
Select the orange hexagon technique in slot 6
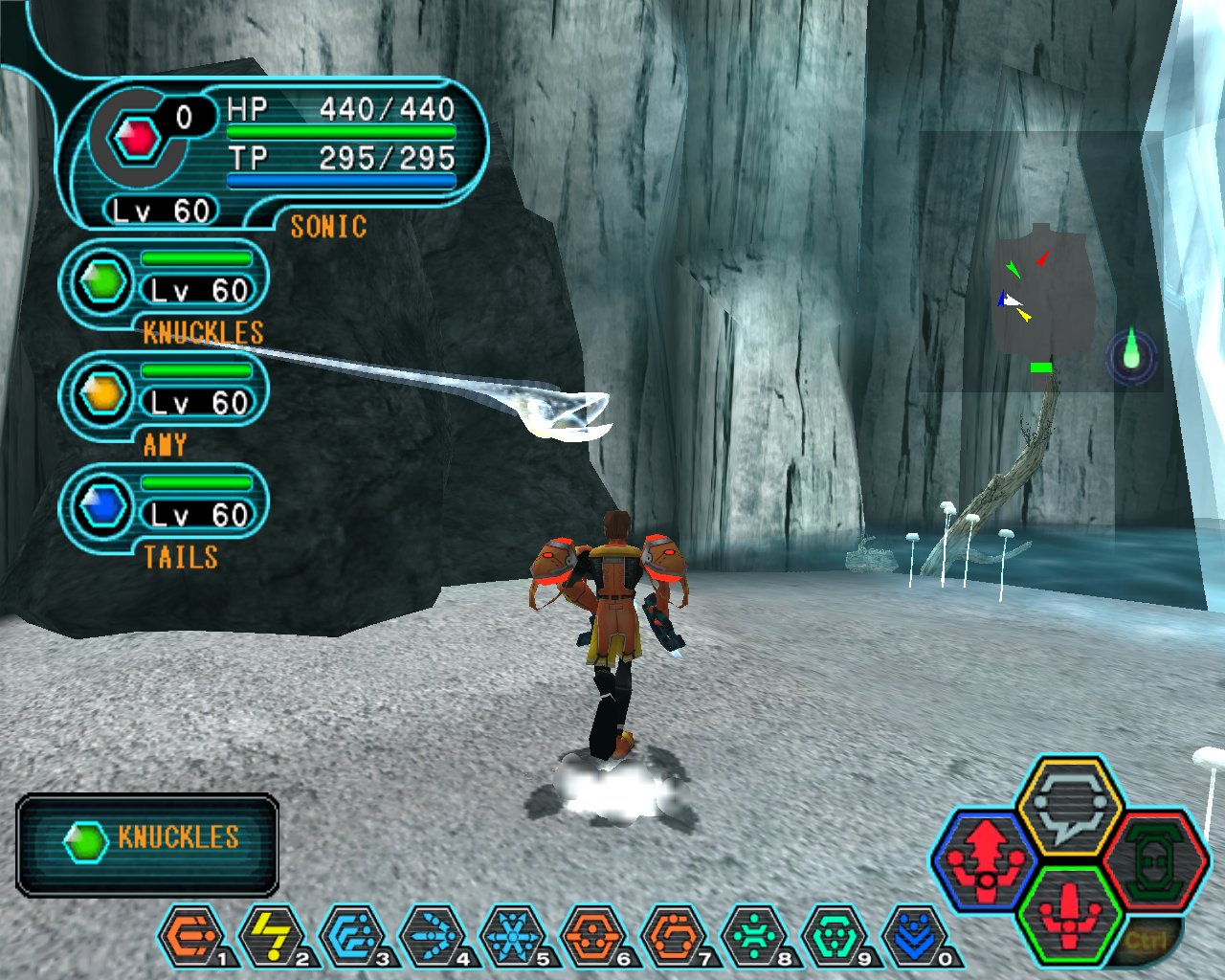point(593,937)
